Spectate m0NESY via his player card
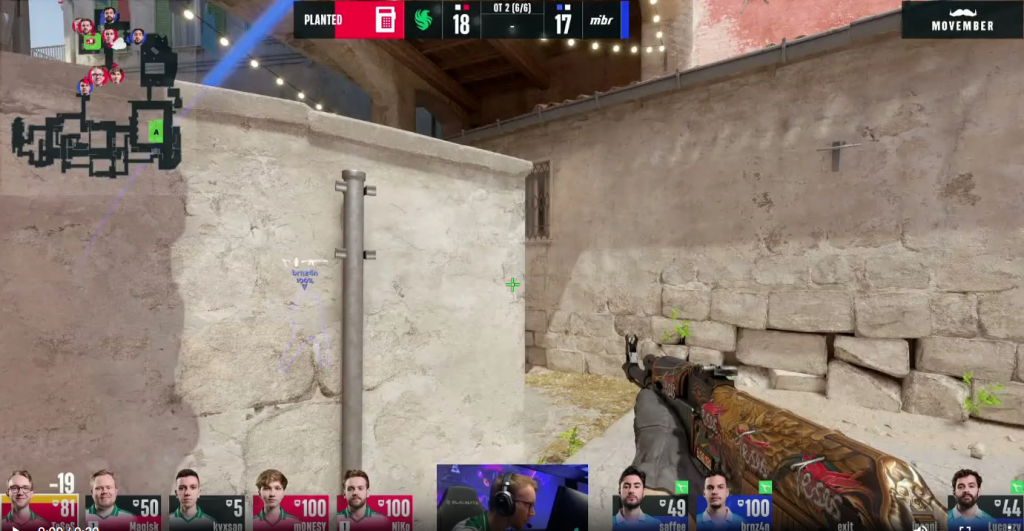The image size is (1024, 531). click(290, 500)
